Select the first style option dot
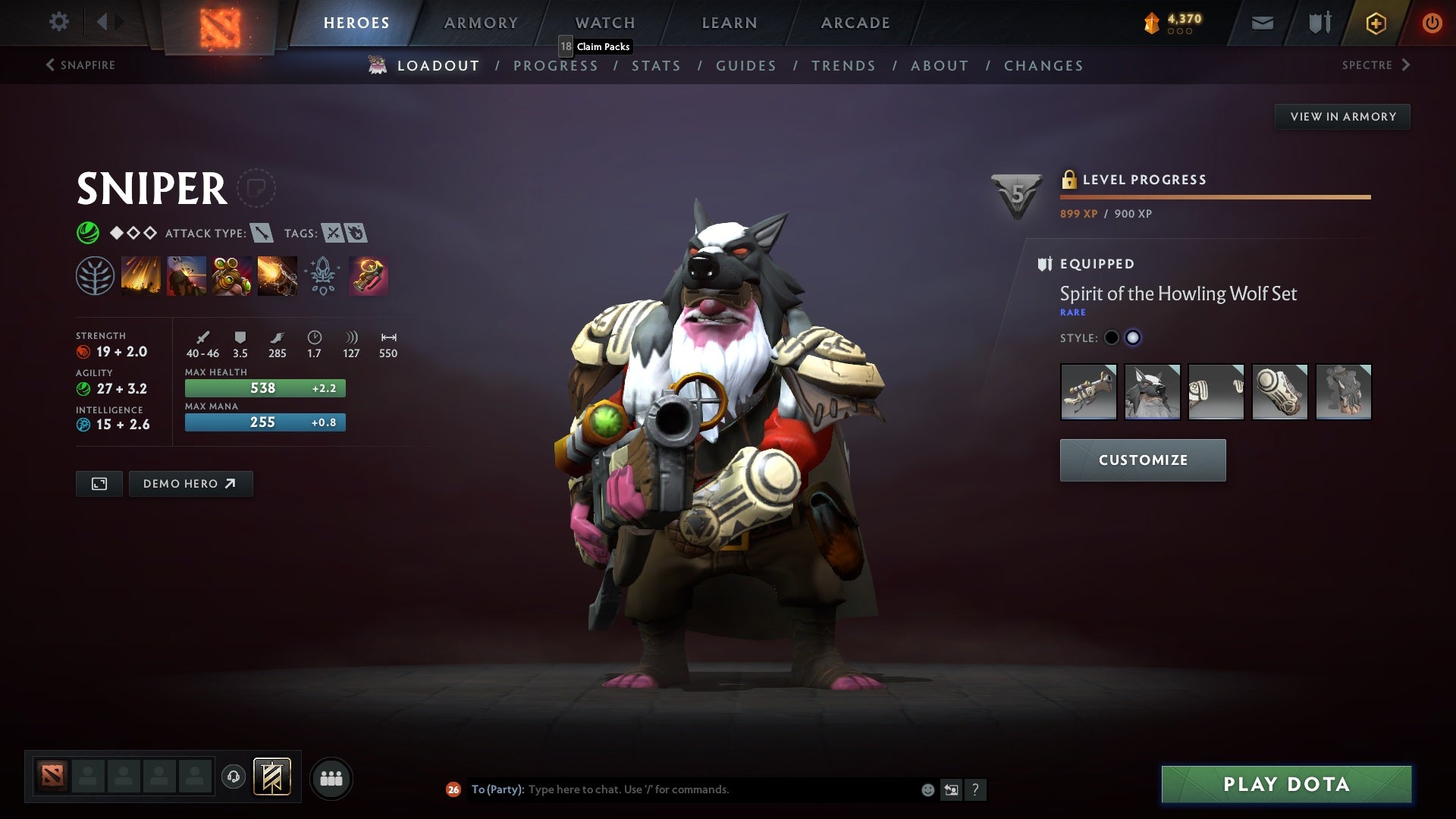 pyautogui.click(x=1112, y=338)
